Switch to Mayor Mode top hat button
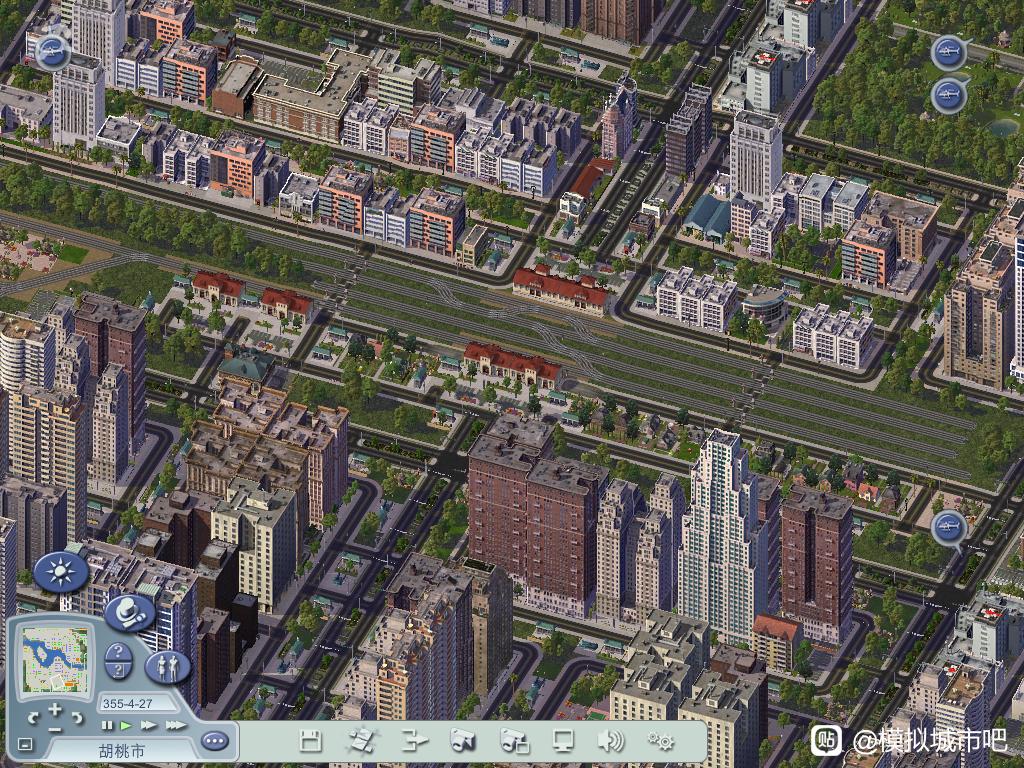The width and height of the screenshot is (1024, 768). point(129,613)
